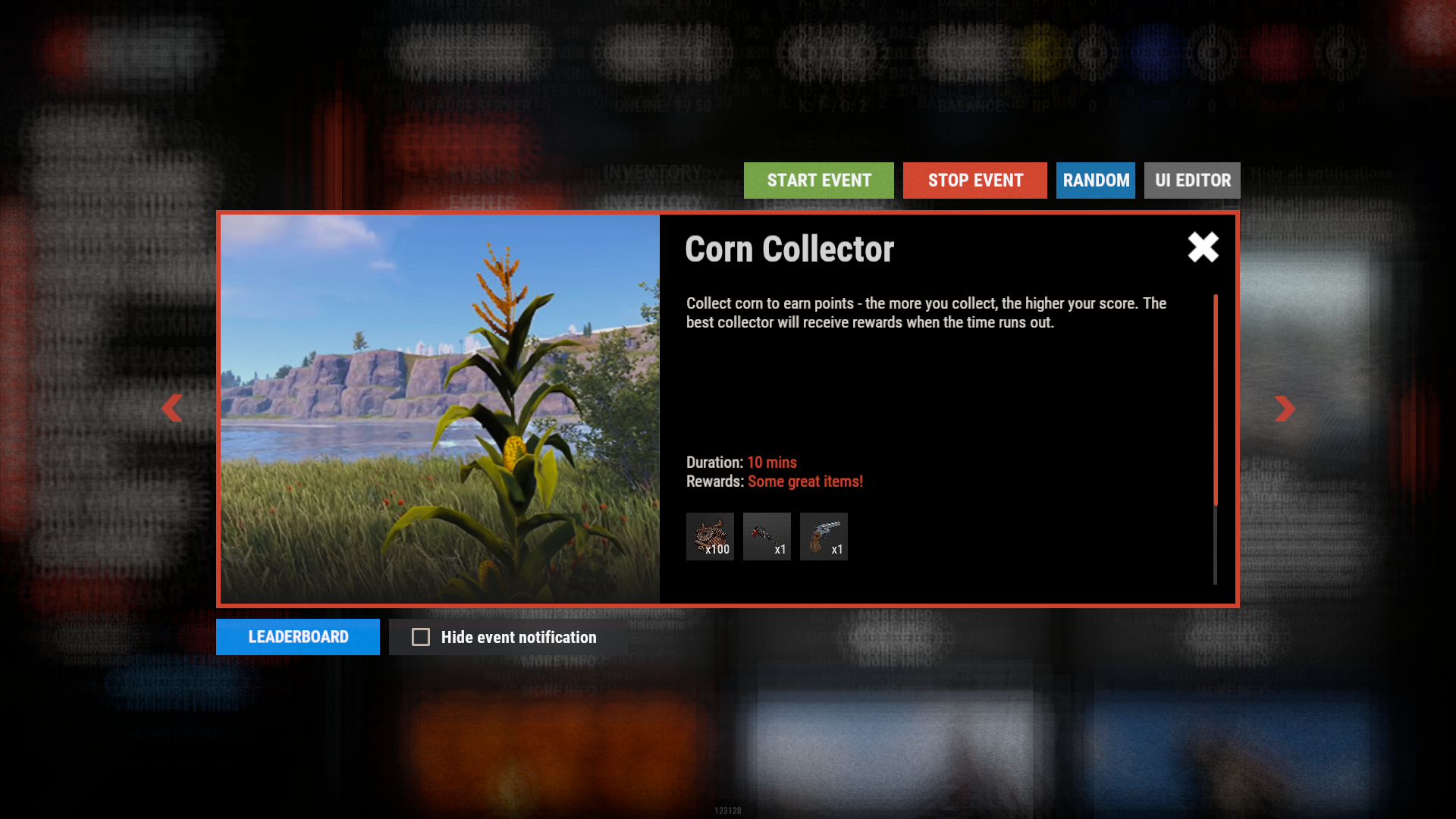Open the UI Editor
Image resolution: width=1456 pixels, height=819 pixels.
[x=1192, y=180]
